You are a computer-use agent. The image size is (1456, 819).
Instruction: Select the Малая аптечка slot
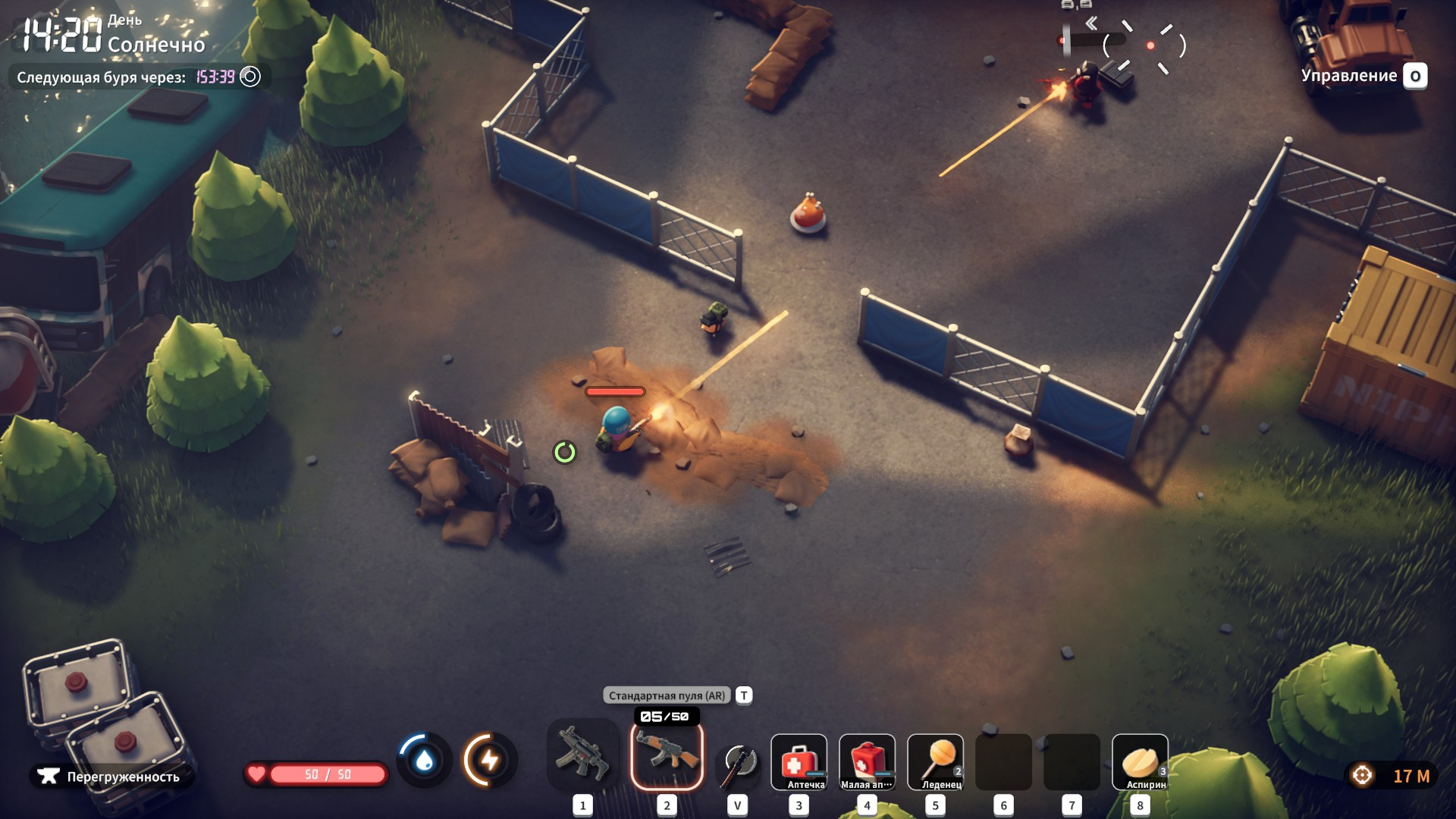pos(867,761)
